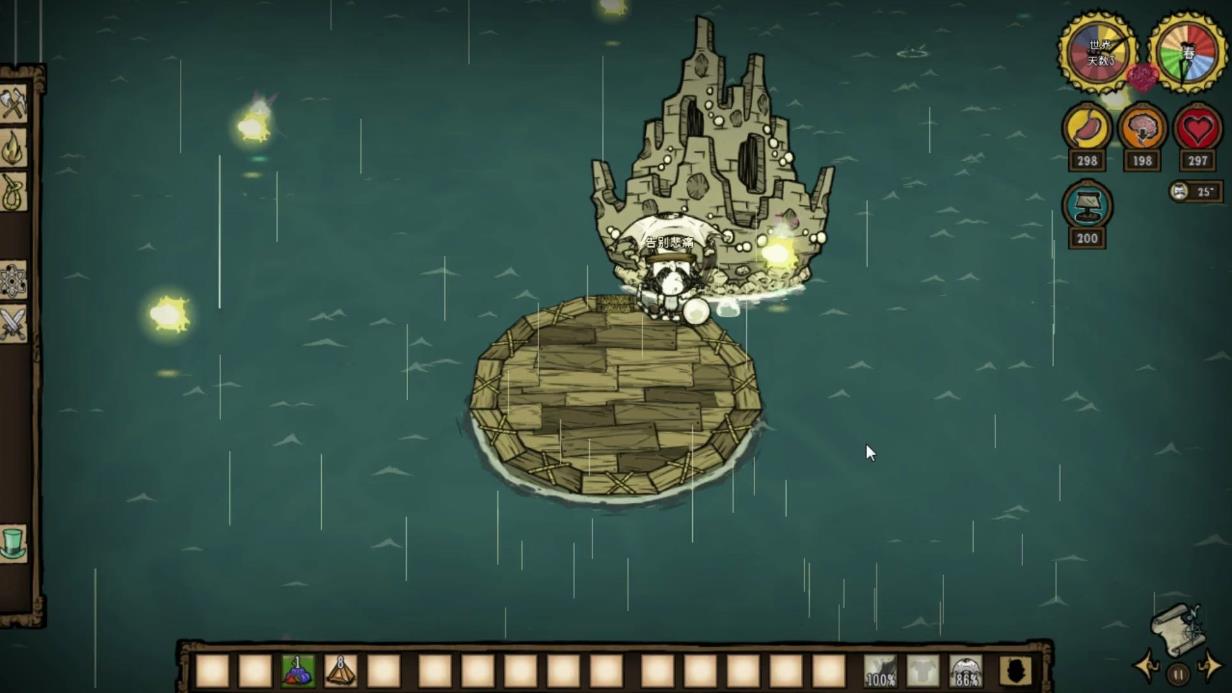Open the Survival rope-trap crafting tab
Screen dimensions: 1232x693
point(13,192)
